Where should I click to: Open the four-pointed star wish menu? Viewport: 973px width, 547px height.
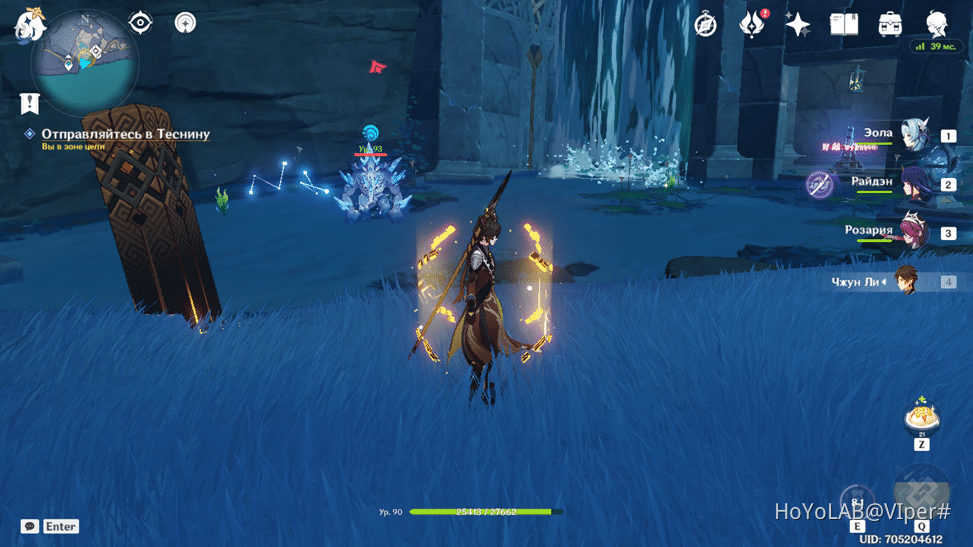[x=797, y=25]
